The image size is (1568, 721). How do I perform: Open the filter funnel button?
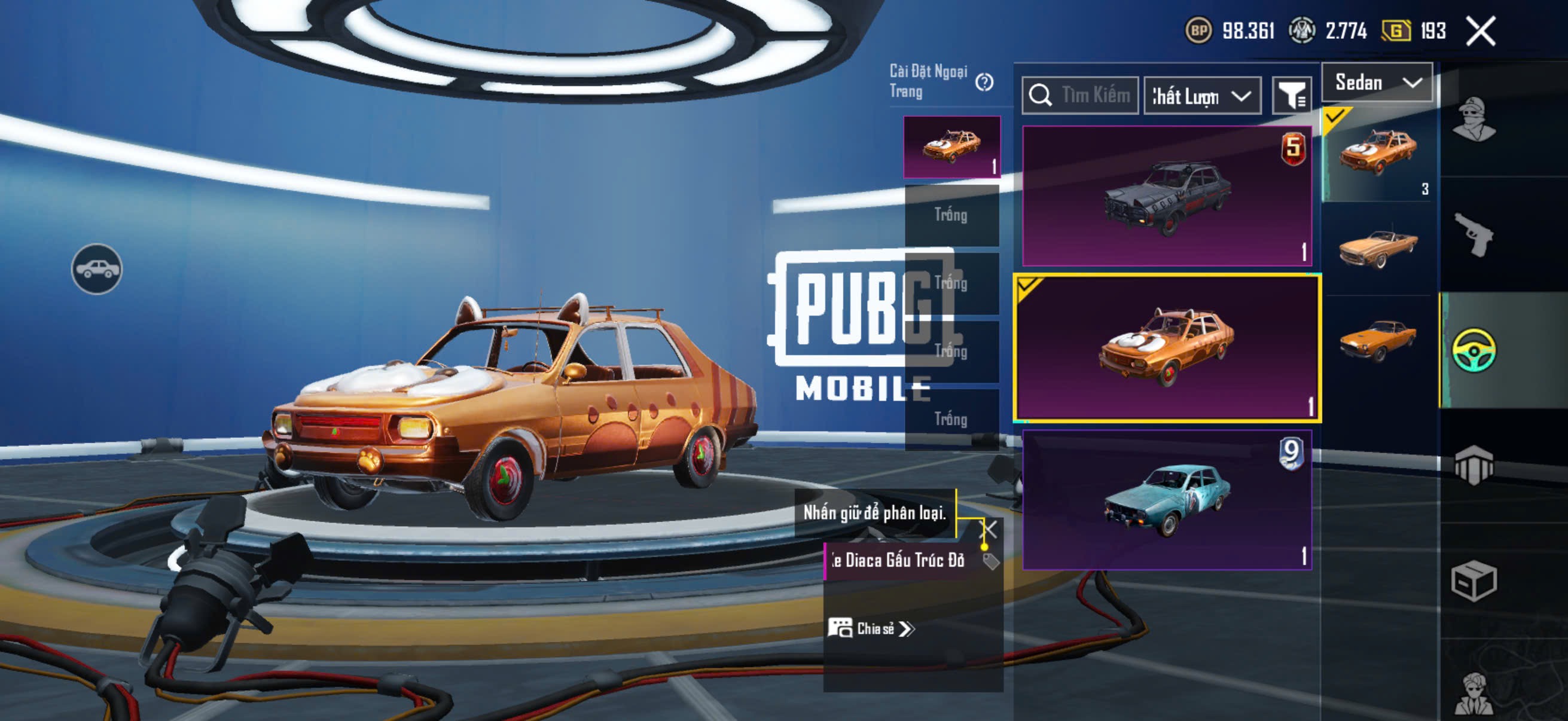coord(1292,96)
